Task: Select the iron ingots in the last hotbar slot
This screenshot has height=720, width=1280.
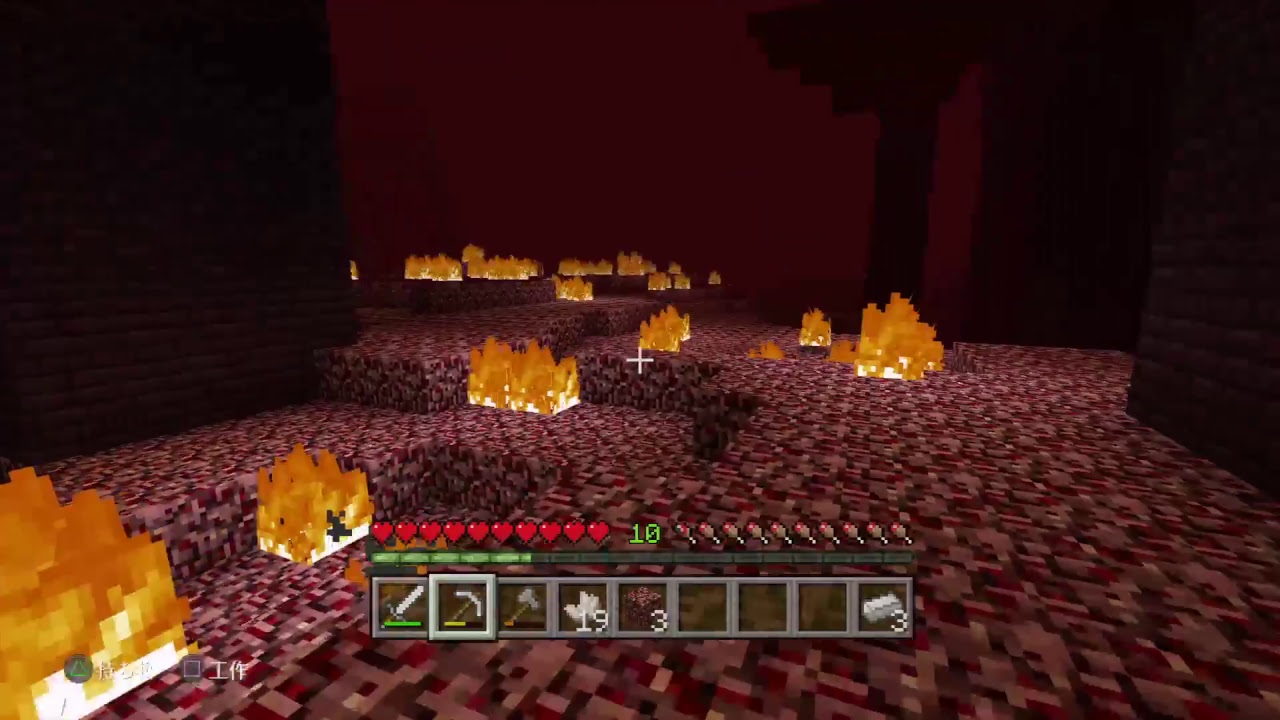Action: [x=885, y=604]
